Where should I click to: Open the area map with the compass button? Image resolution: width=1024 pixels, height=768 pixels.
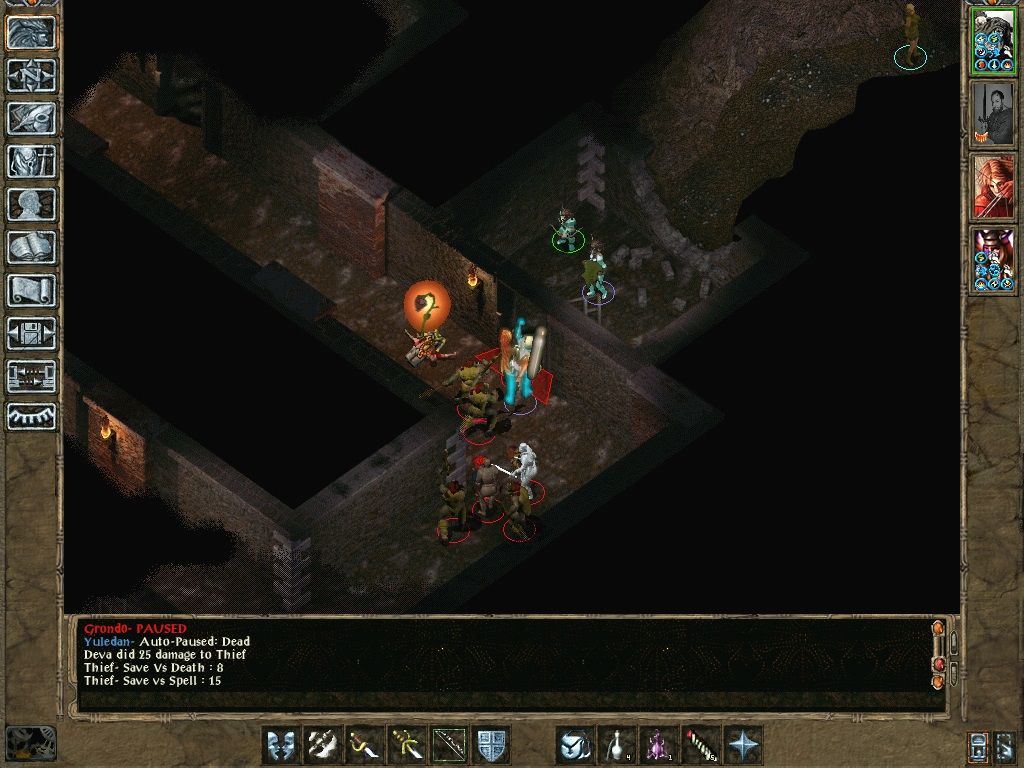[32, 75]
